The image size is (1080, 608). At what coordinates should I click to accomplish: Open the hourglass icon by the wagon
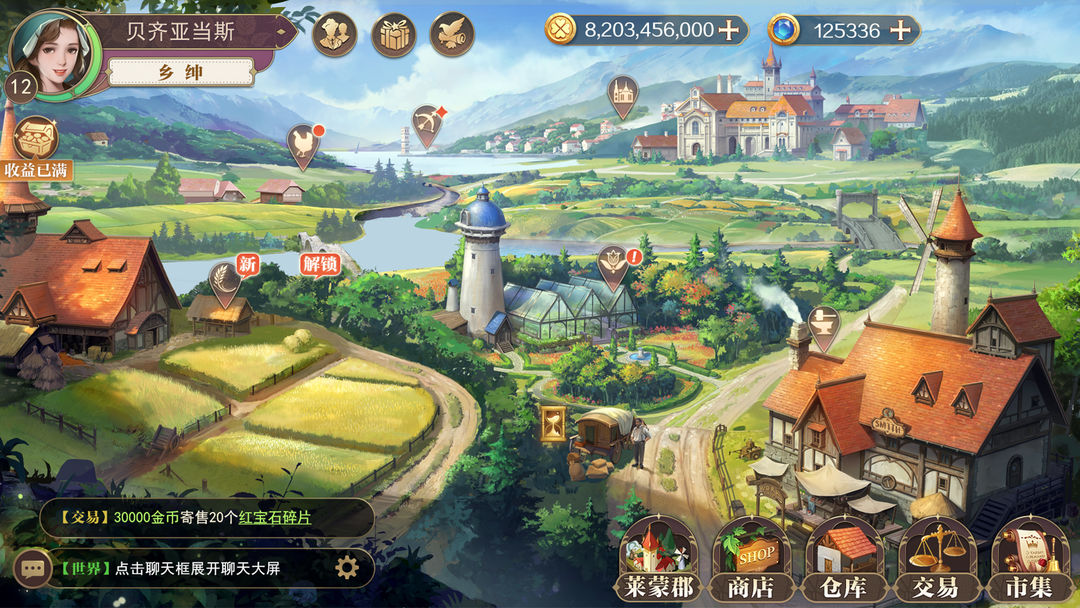(552, 422)
